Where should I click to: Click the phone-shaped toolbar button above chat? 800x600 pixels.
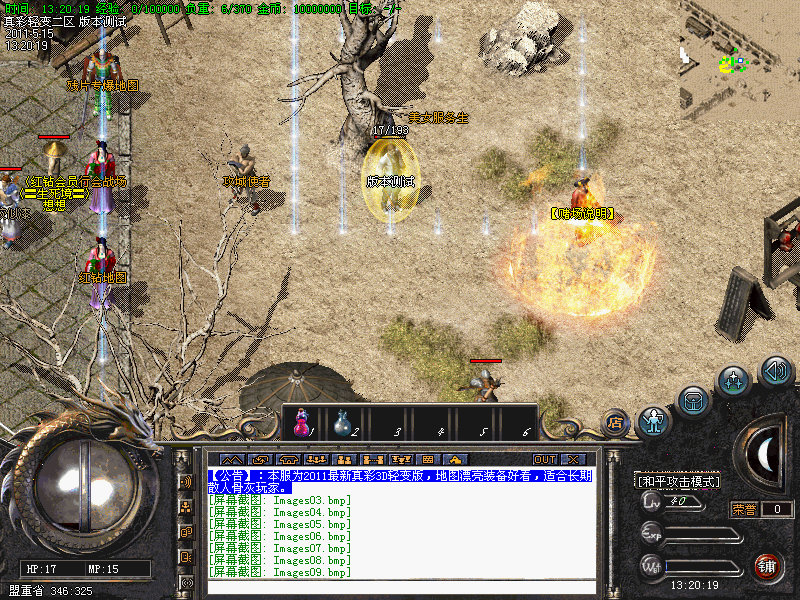click(x=292, y=459)
